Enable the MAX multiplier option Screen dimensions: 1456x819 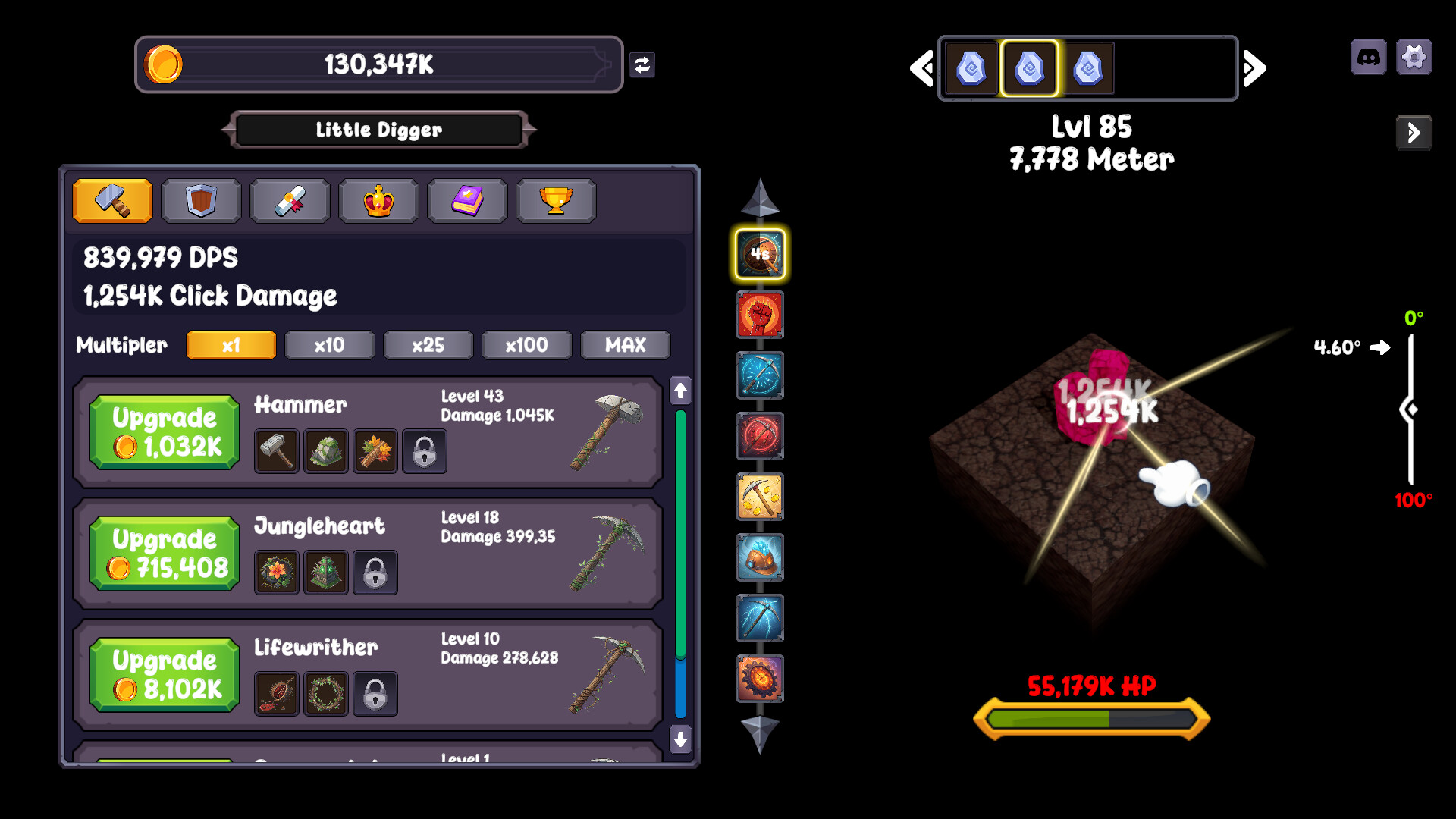(625, 345)
